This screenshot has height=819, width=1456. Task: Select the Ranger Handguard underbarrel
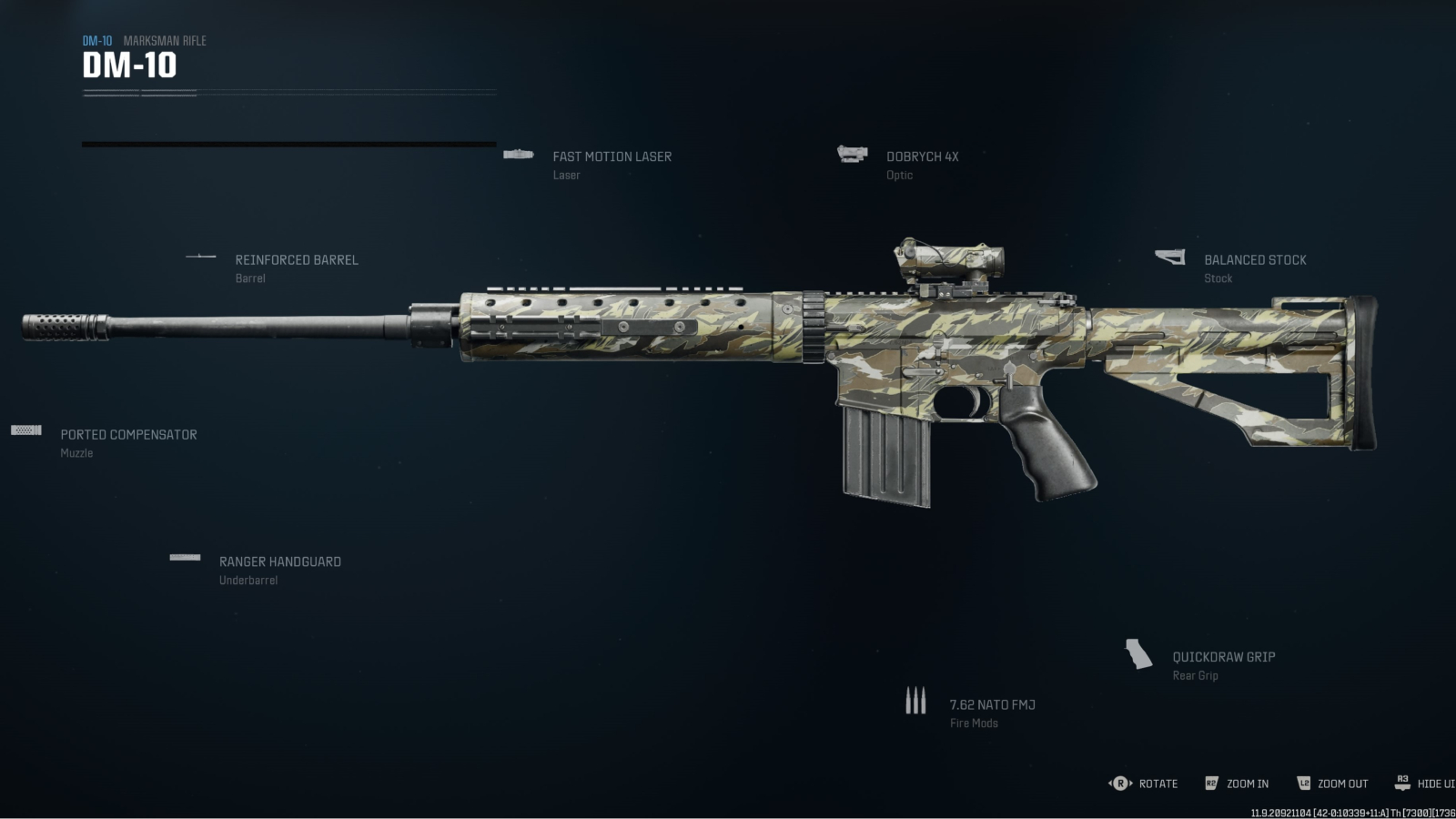[279, 562]
